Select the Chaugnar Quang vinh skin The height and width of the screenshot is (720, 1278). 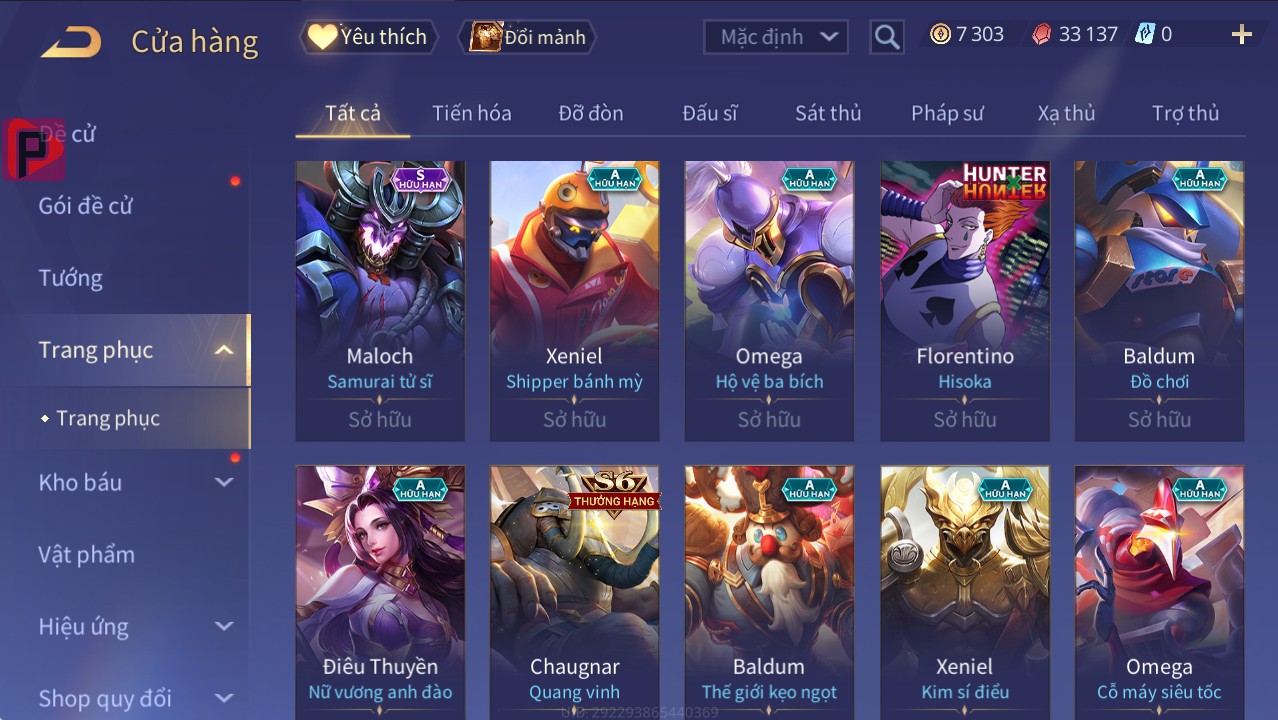(575, 590)
